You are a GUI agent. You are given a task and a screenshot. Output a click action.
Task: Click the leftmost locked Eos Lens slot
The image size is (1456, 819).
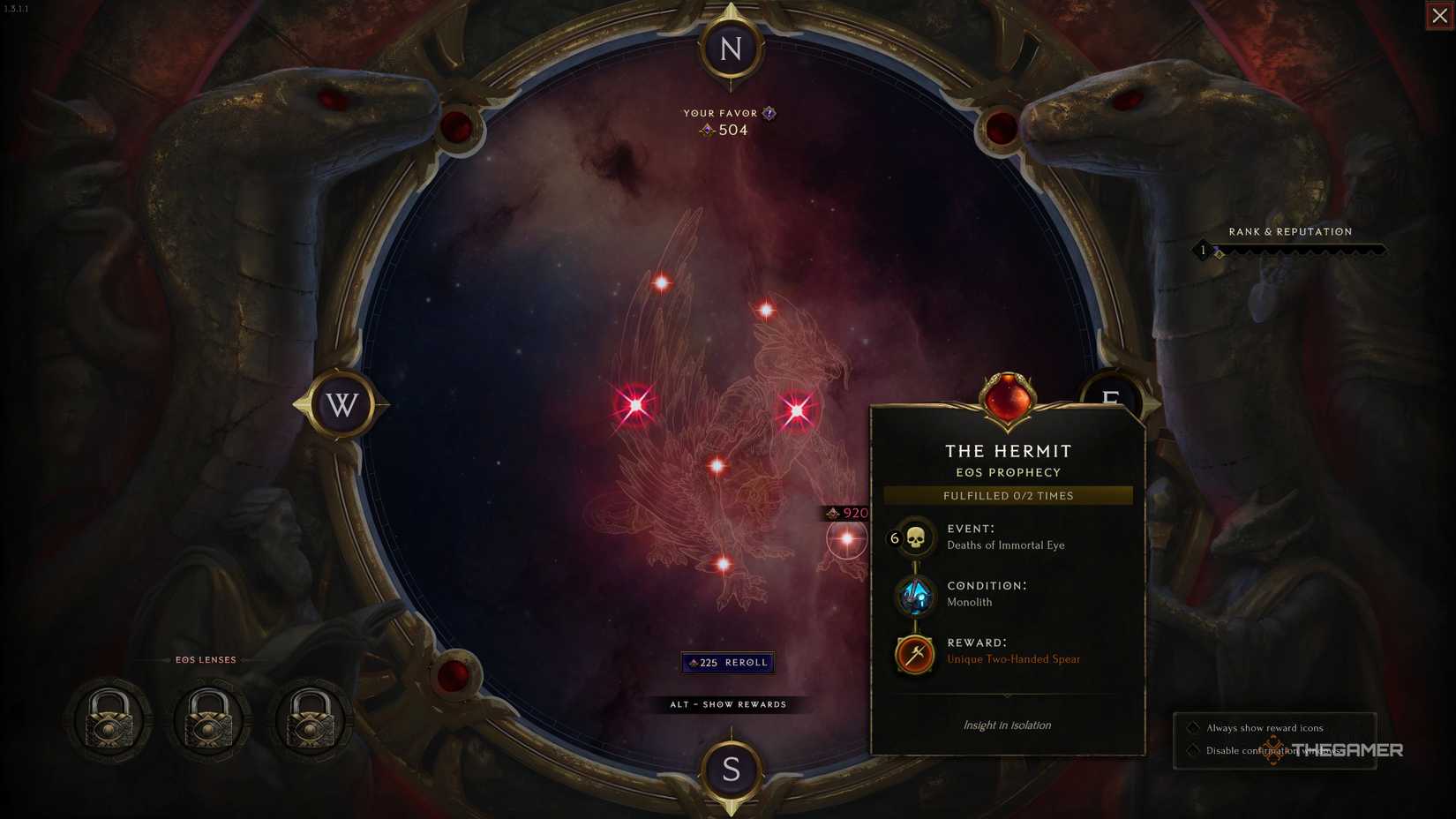(x=108, y=720)
